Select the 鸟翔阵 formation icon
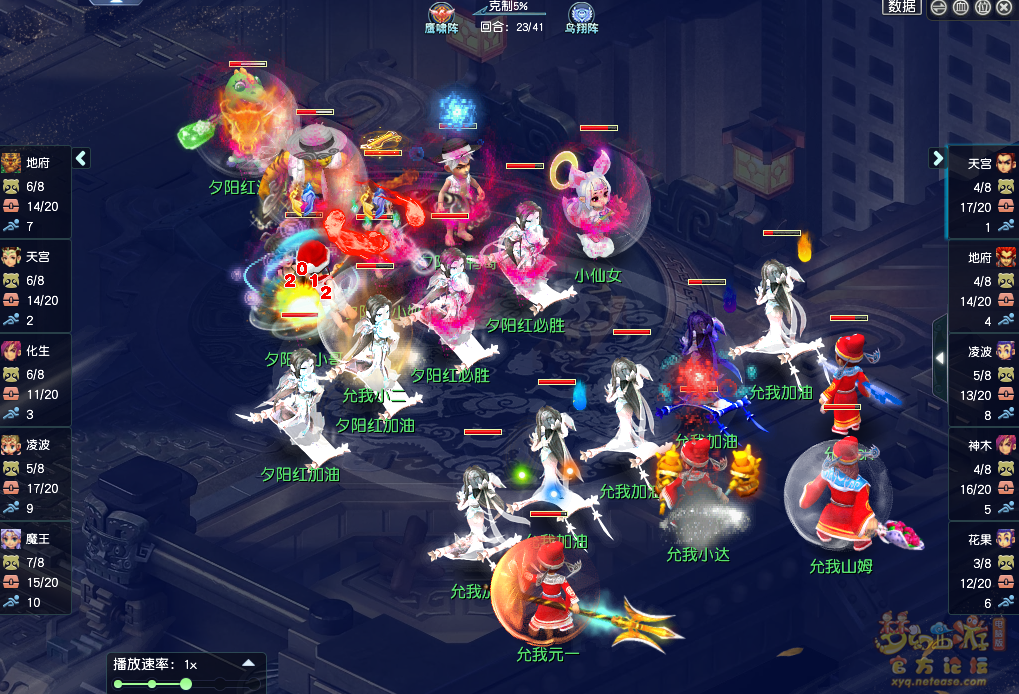This screenshot has width=1019, height=694. [x=580, y=15]
